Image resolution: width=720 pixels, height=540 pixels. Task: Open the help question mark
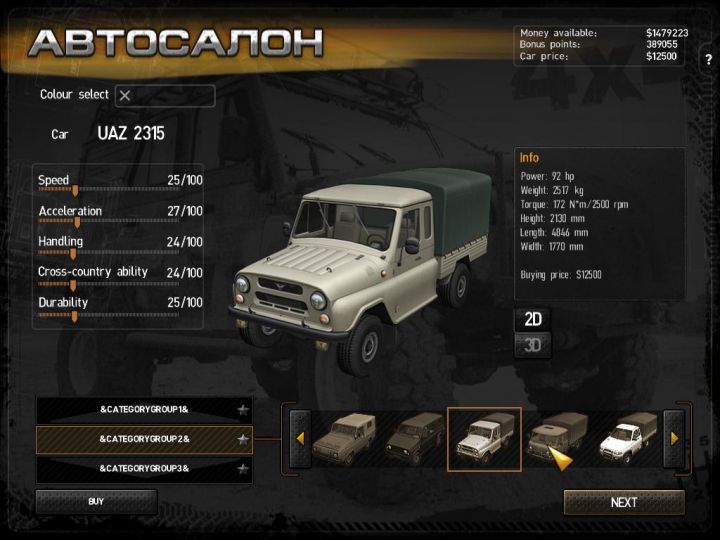709,60
